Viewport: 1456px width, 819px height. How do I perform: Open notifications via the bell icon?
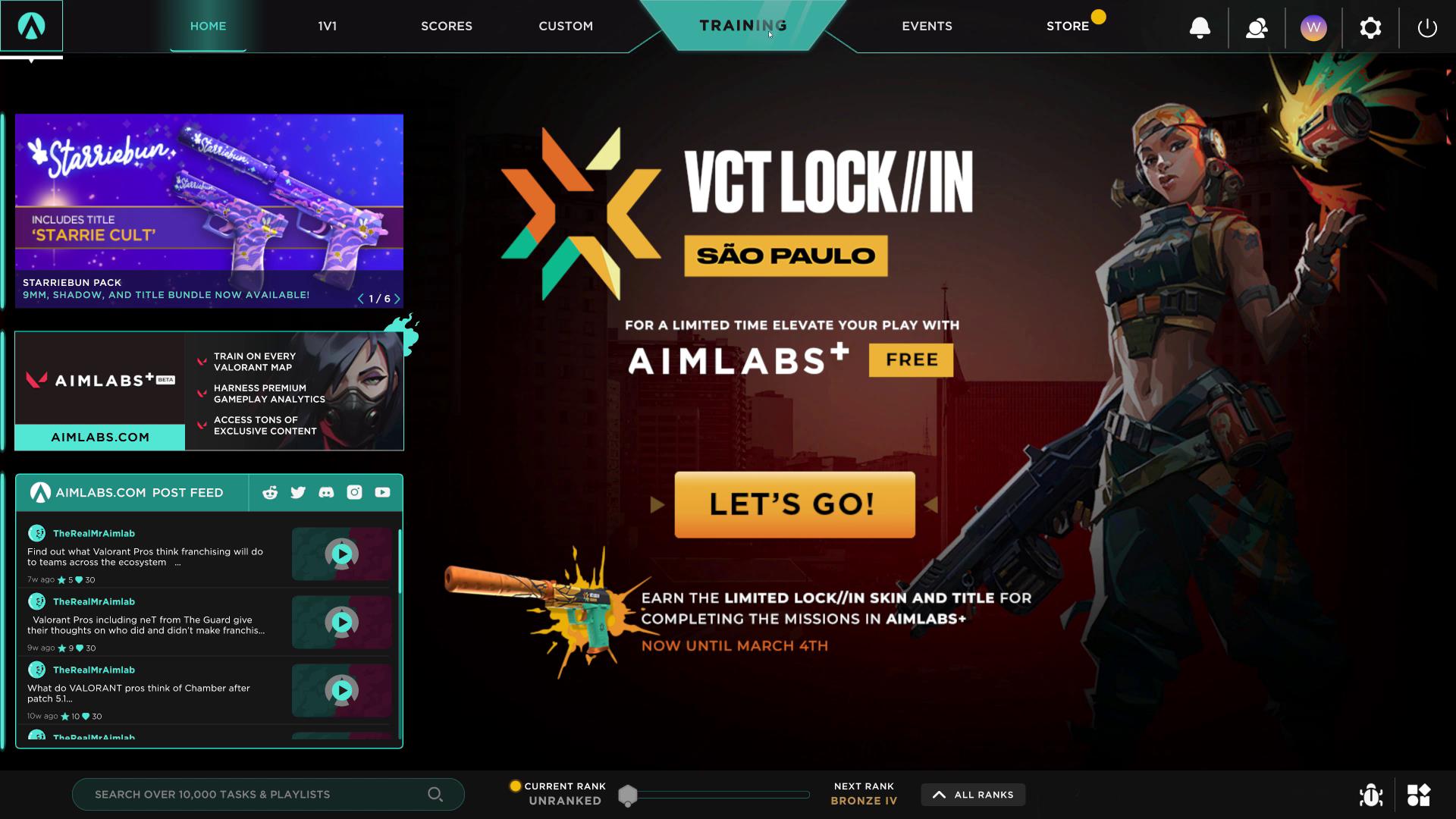(1200, 27)
